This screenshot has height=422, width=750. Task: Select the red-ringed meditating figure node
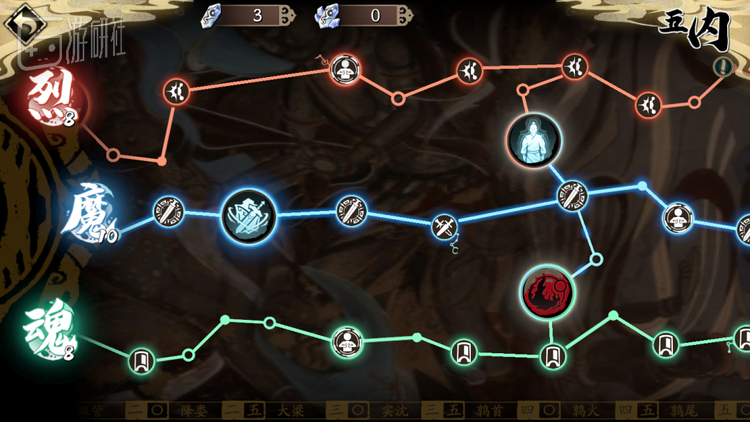click(345, 70)
